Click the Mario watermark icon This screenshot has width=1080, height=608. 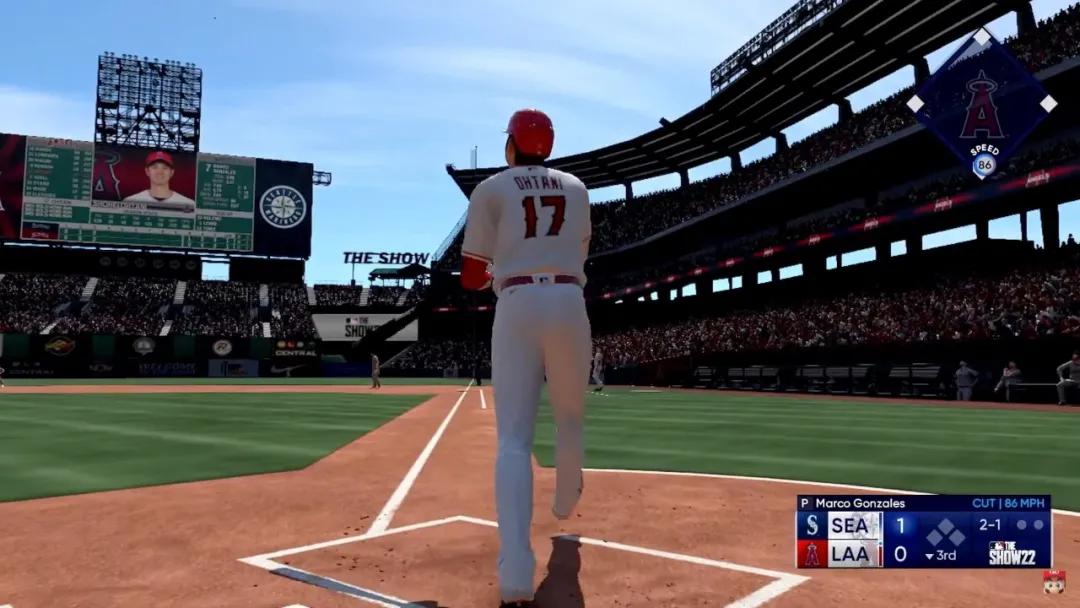click(x=1053, y=582)
